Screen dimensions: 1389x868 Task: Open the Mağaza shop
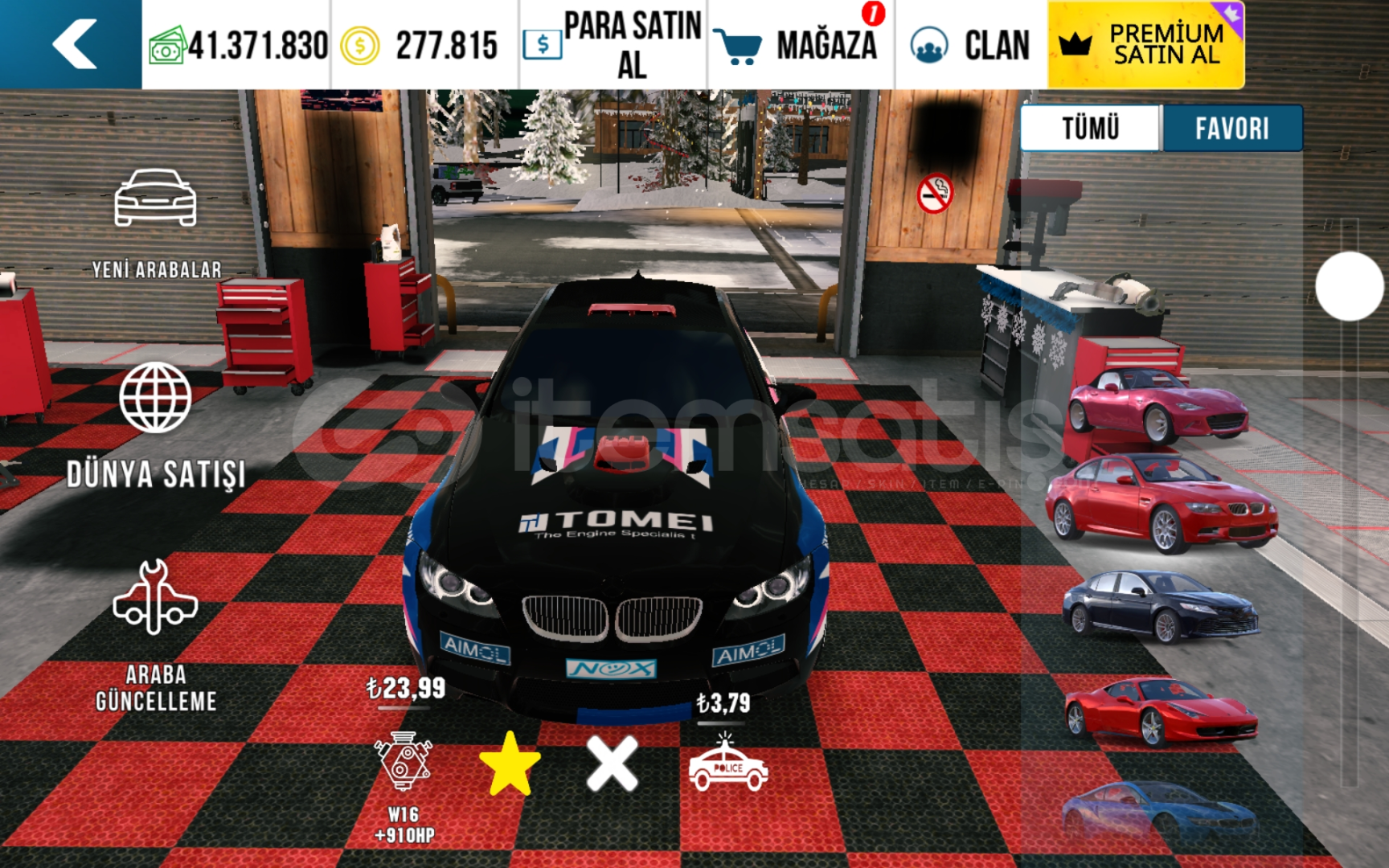799,44
